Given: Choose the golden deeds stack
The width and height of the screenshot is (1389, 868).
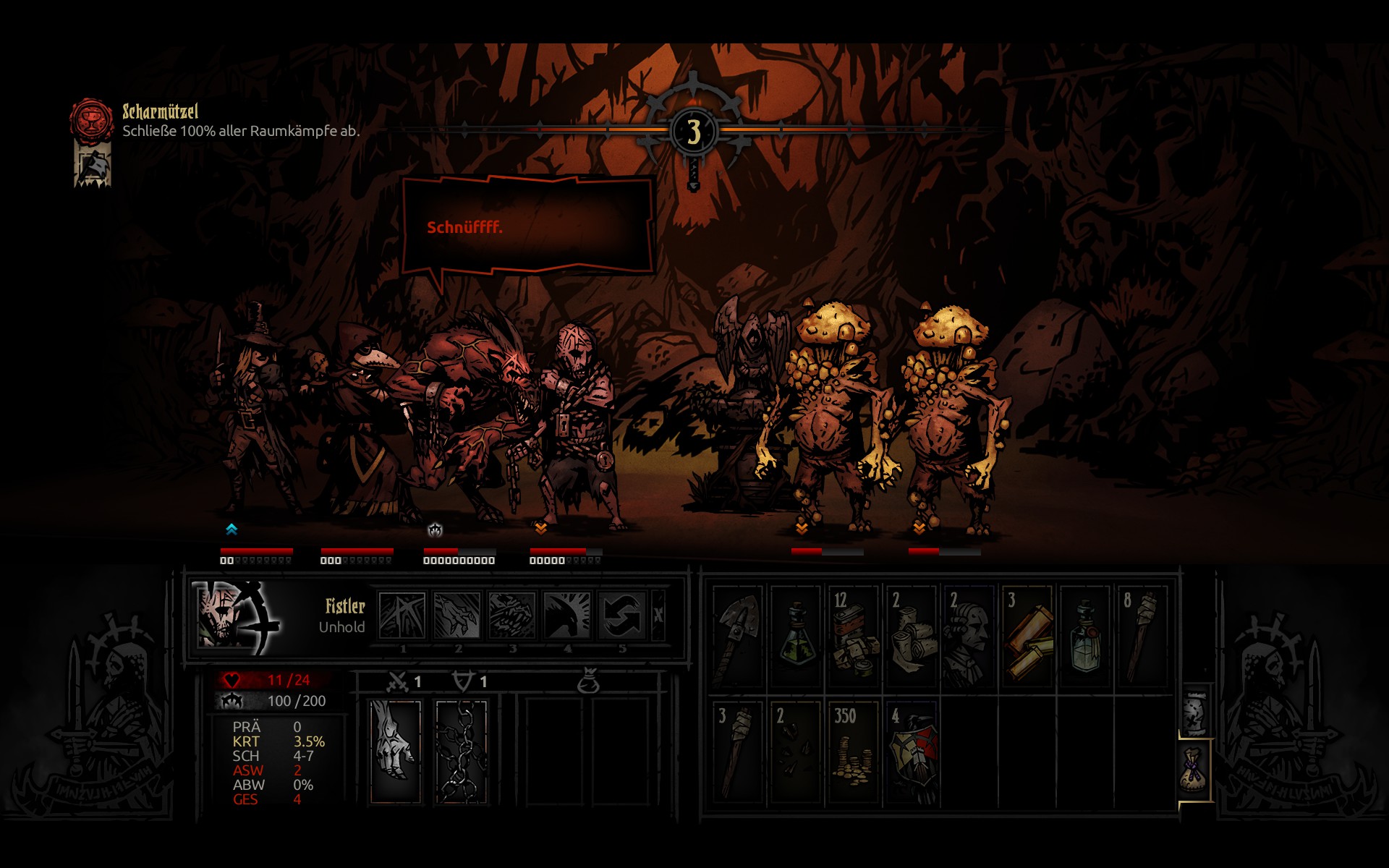Looking at the screenshot, I should pyautogui.click(x=1027, y=637).
